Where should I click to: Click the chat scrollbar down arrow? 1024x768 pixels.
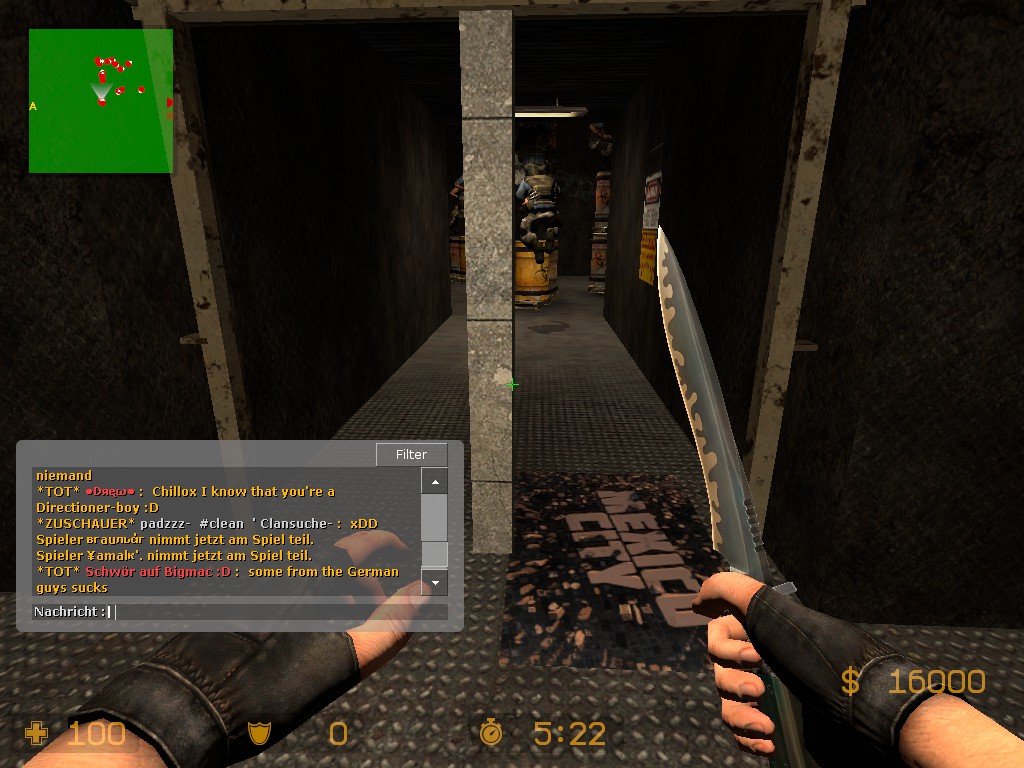(x=434, y=581)
